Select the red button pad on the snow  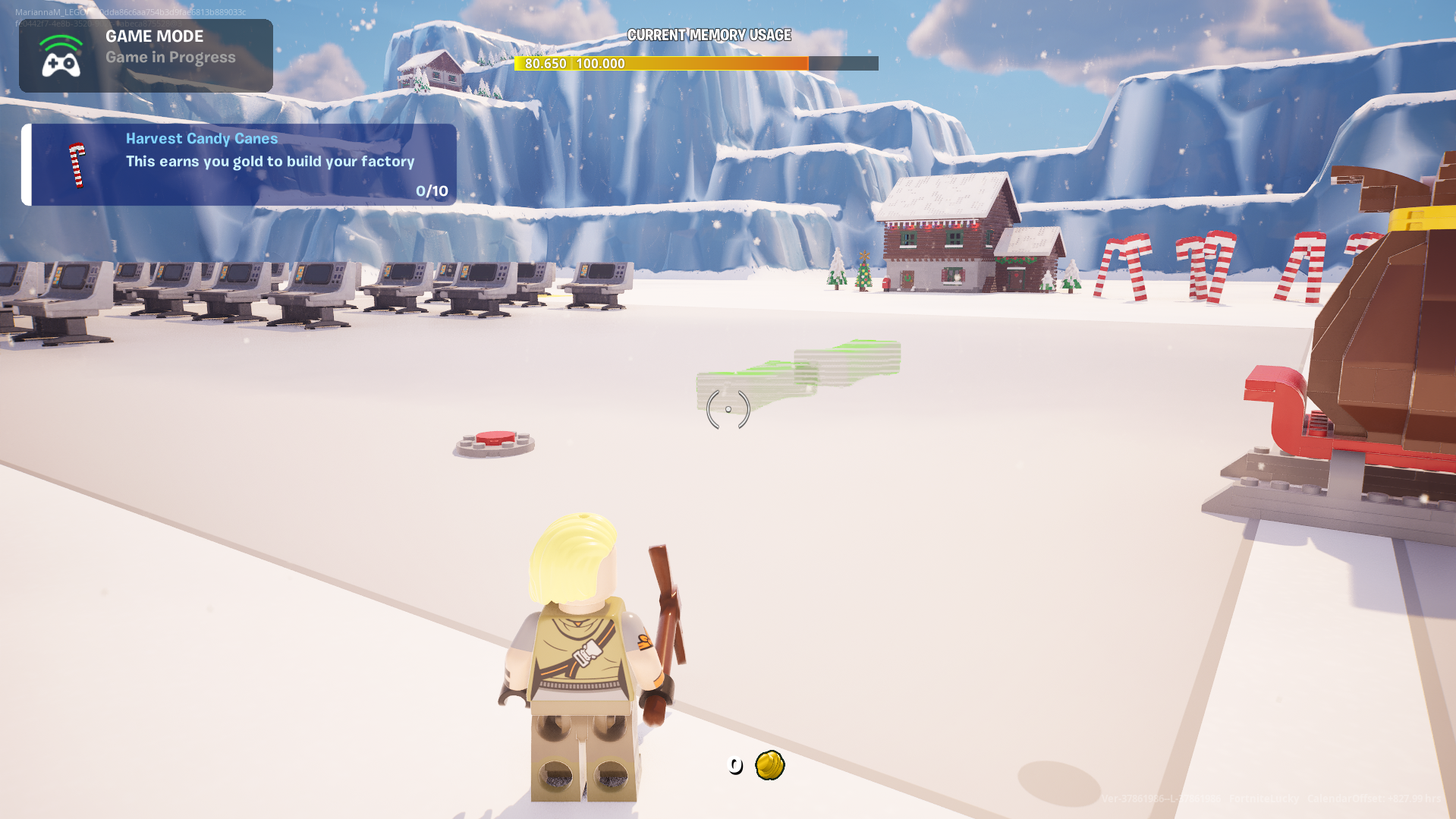[x=494, y=440]
